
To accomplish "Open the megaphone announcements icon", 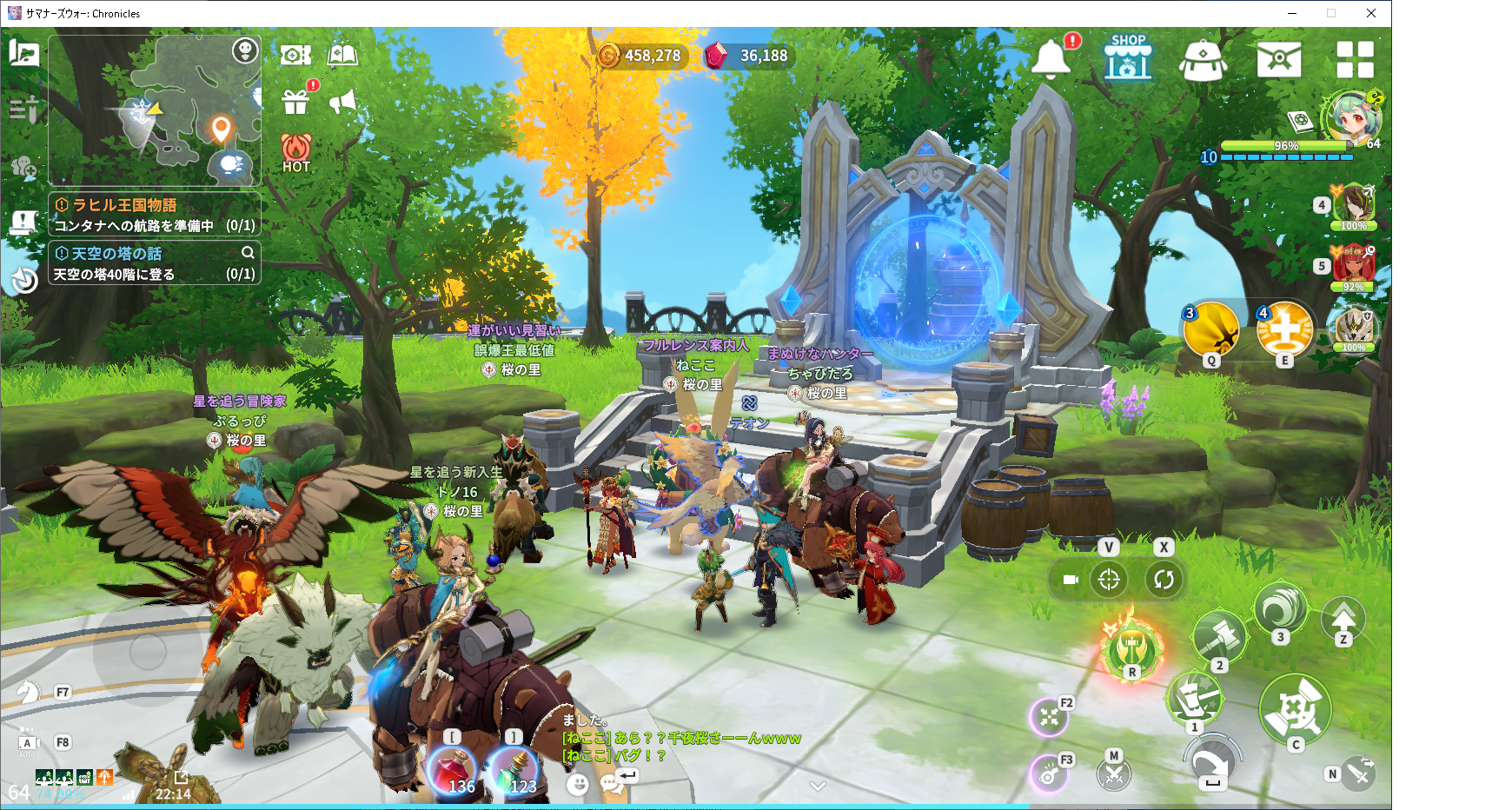I will pyautogui.click(x=343, y=103).
